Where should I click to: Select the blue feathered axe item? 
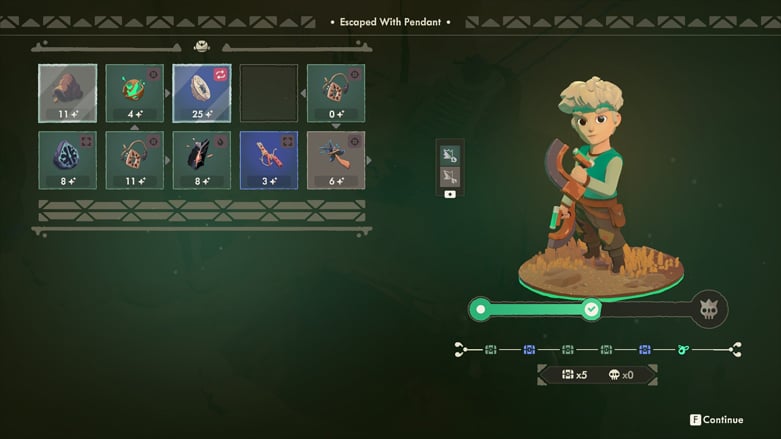pos(336,160)
